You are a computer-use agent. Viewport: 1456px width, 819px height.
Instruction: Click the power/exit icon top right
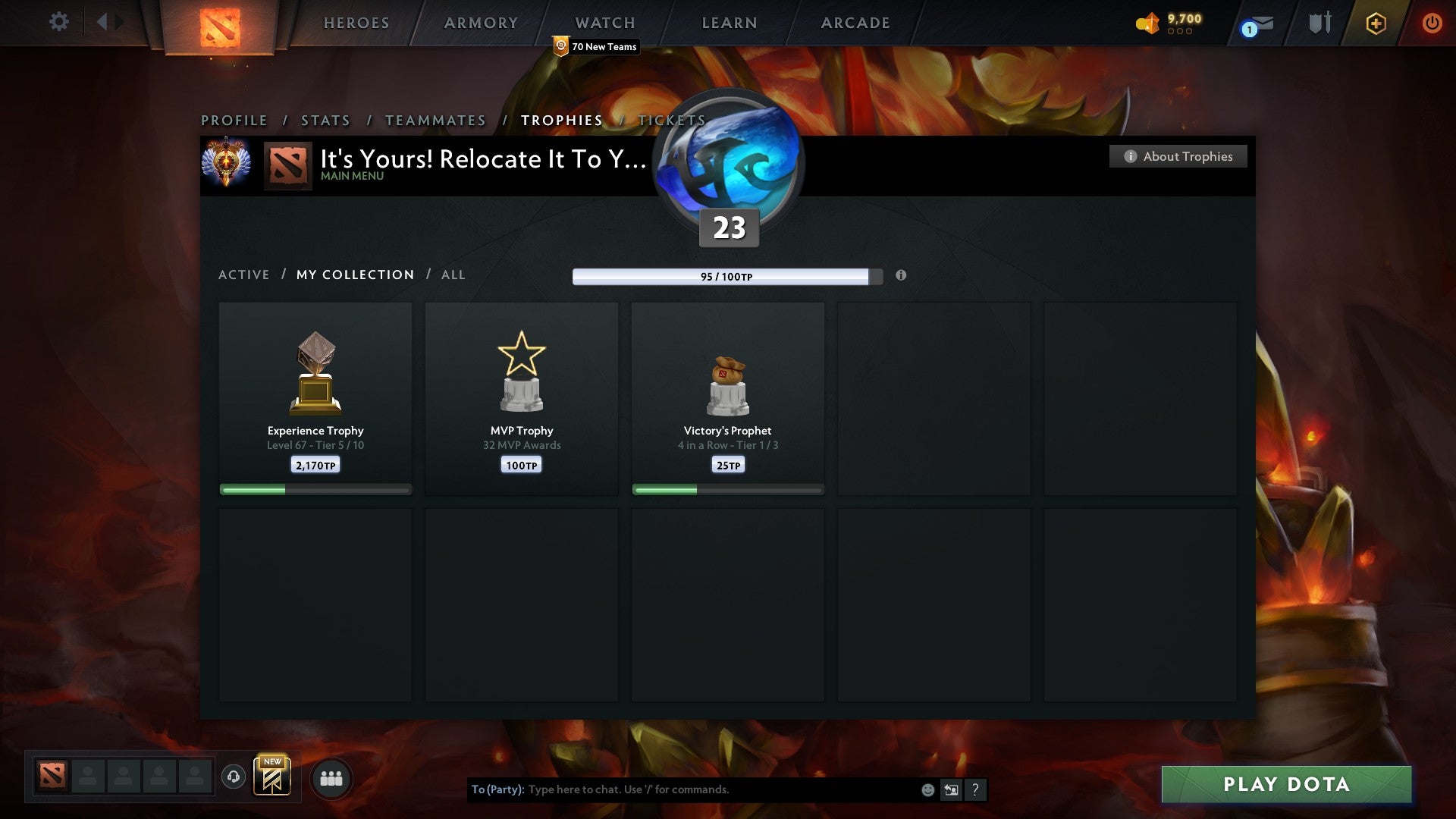coord(1432,22)
